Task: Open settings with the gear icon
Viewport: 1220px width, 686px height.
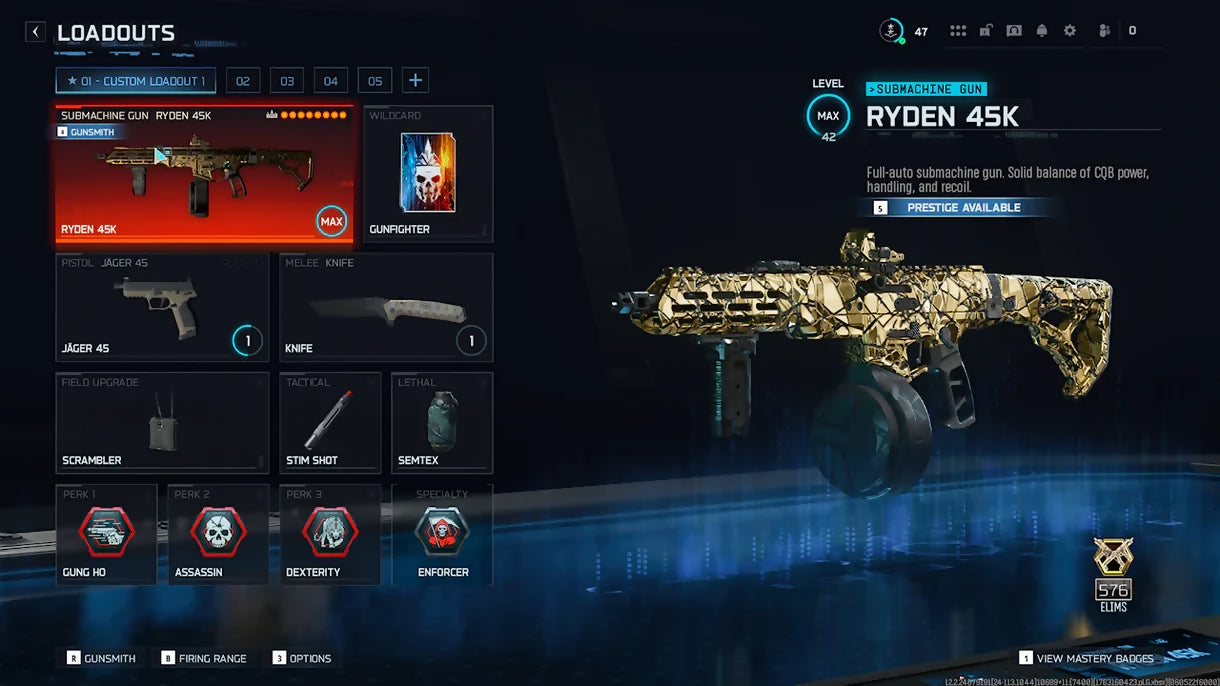Action: 1070,31
